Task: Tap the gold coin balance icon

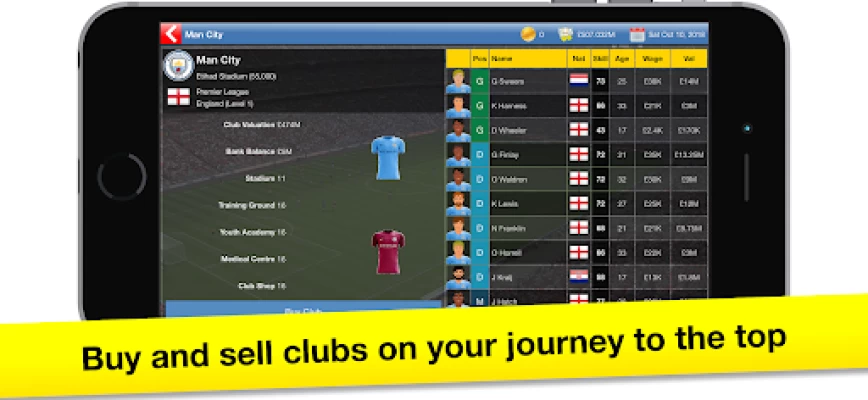Action: click(527, 34)
